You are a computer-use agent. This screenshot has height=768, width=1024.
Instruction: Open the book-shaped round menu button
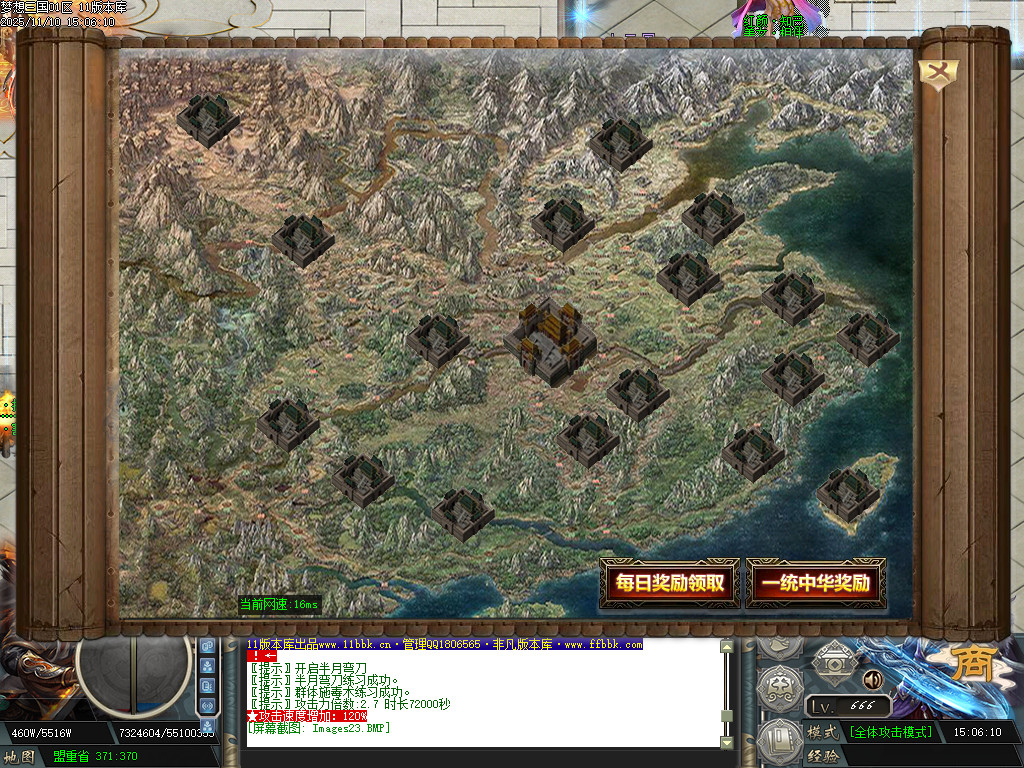coord(780,742)
